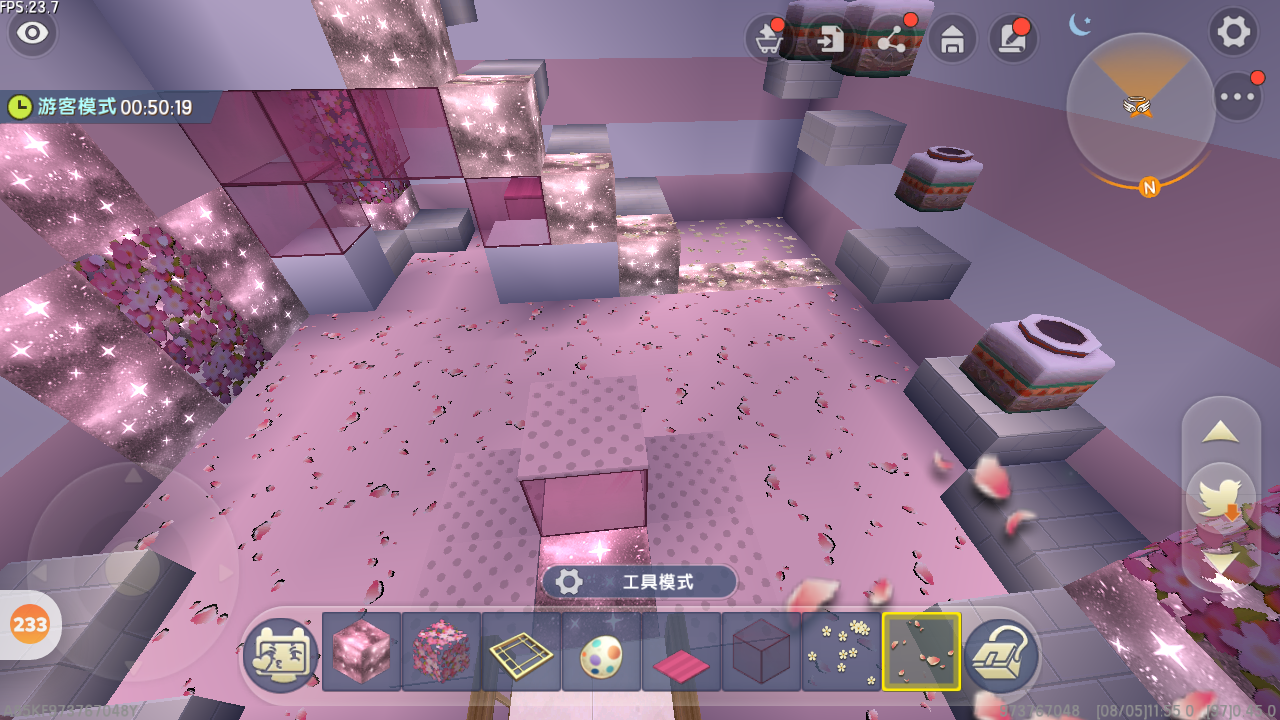Pick the pink flat carpet slot

[681, 653]
